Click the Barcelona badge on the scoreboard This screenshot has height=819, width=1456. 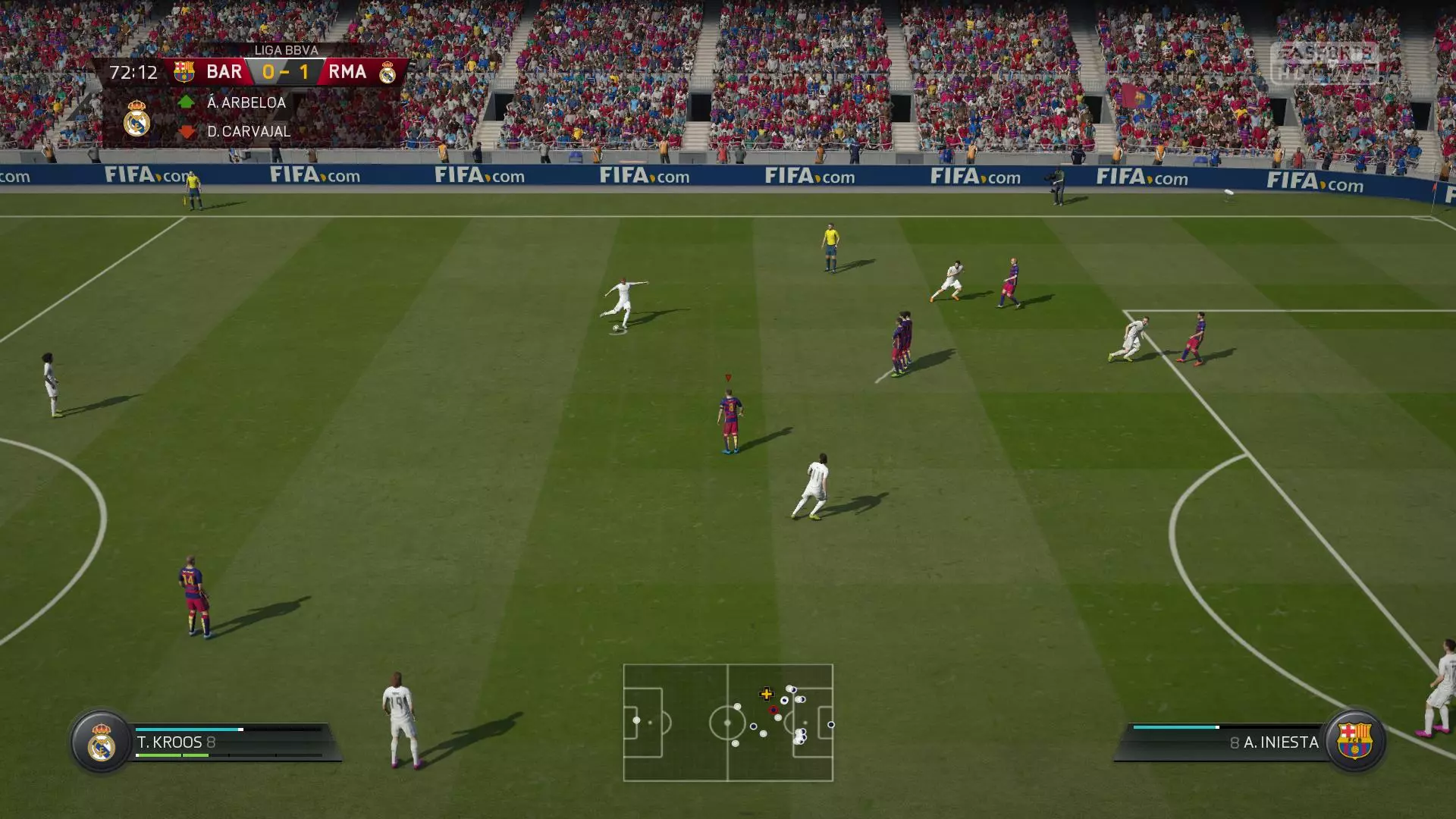click(184, 72)
